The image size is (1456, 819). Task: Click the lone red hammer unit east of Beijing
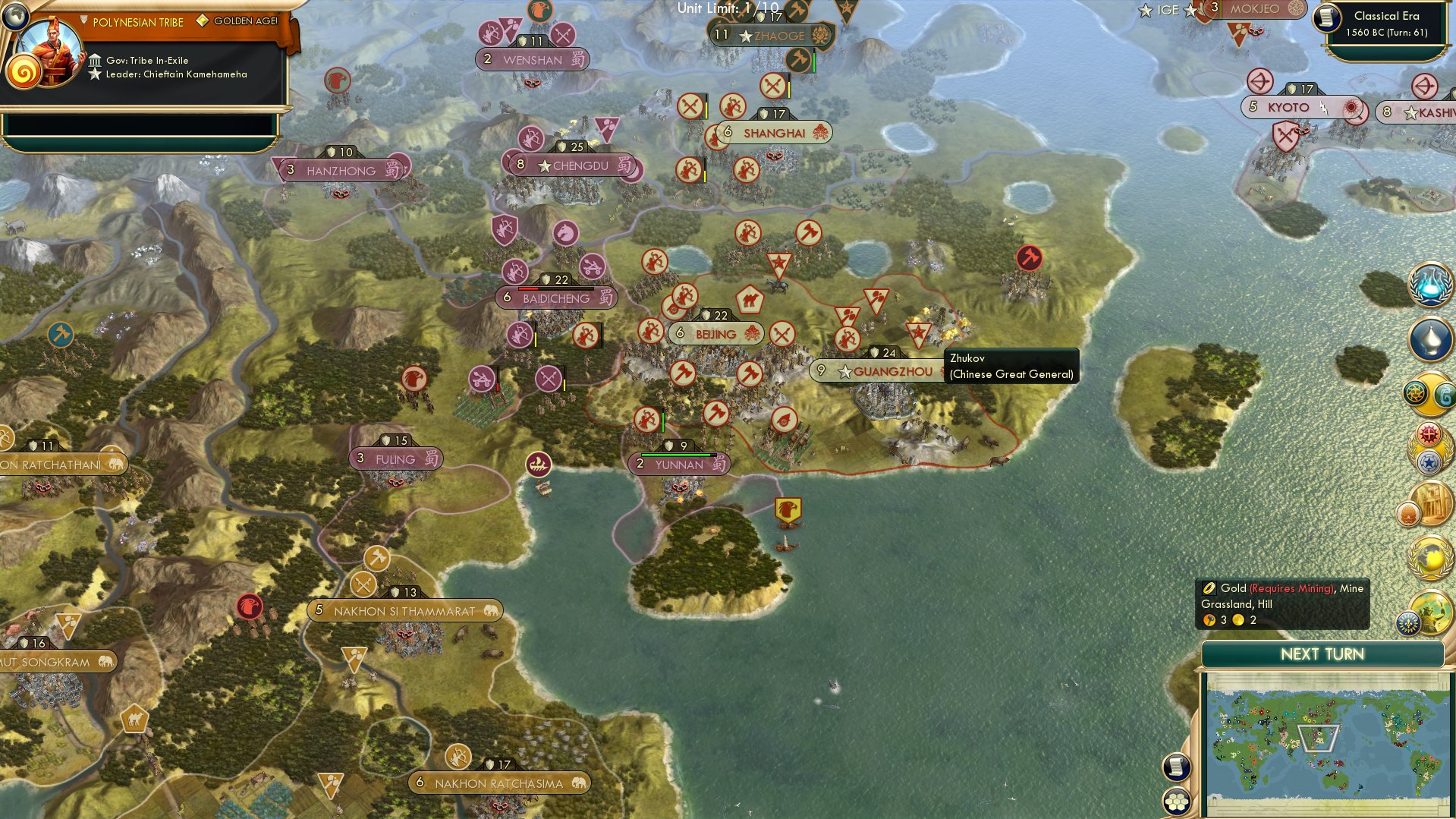pyautogui.click(x=1028, y=258)
